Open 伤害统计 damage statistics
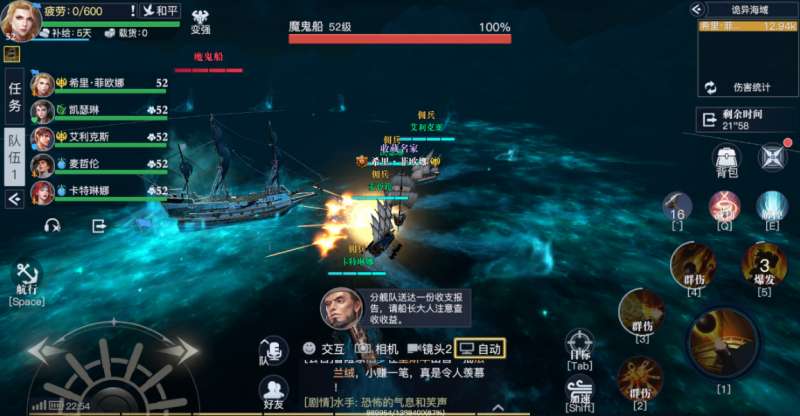 tap(745, 88)
